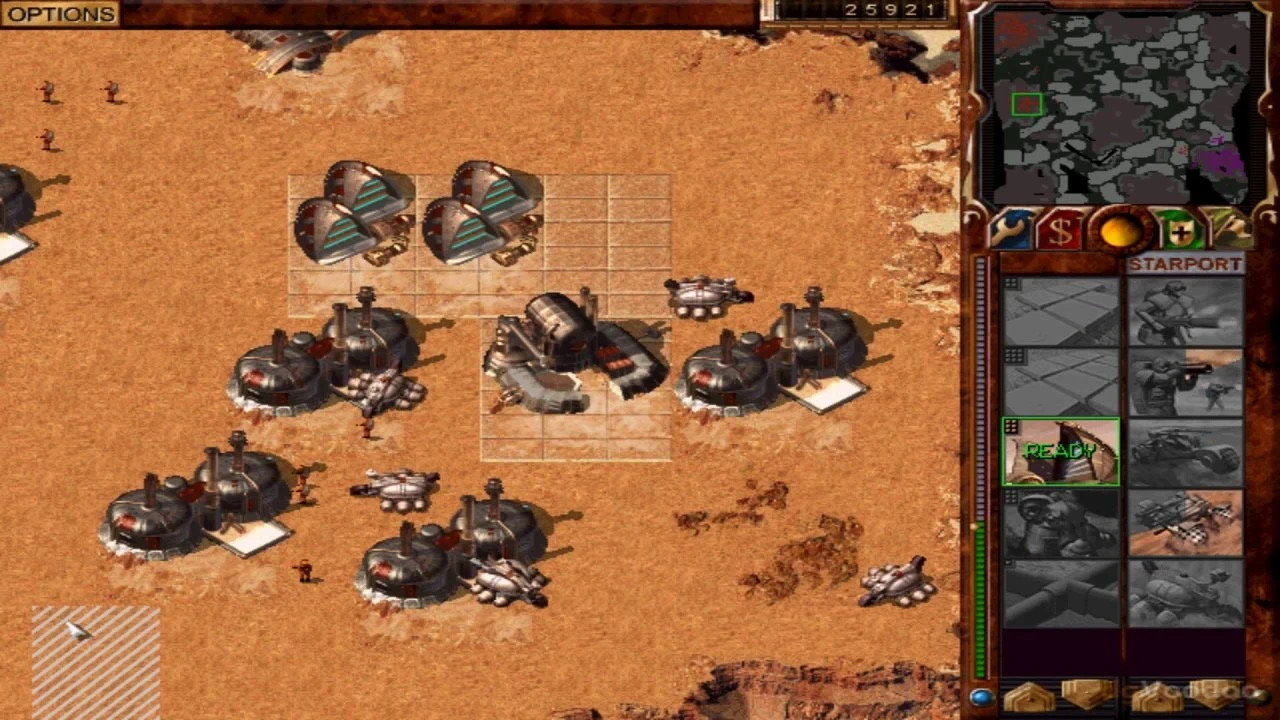Image resolution: width=1280 pixels, height=720 pixels.
Task: Open the Options menu
Action: click(60, 14)
